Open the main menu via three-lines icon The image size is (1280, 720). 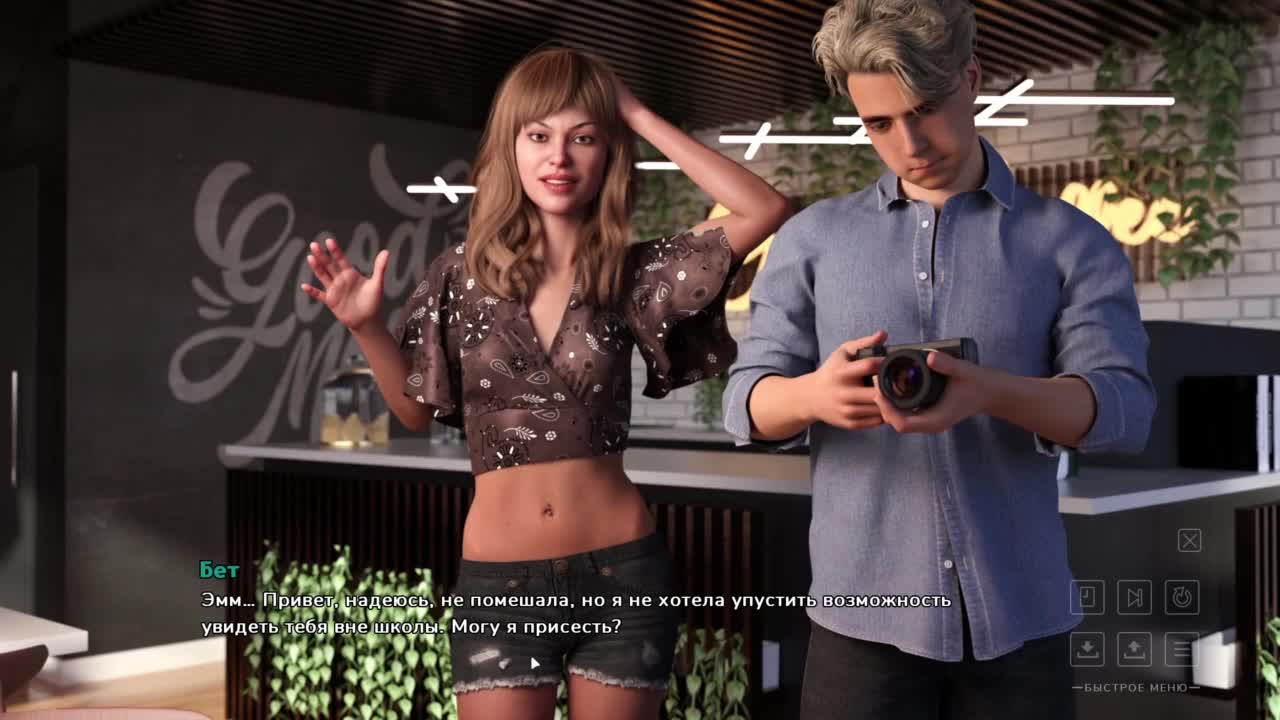(1182, 648)
